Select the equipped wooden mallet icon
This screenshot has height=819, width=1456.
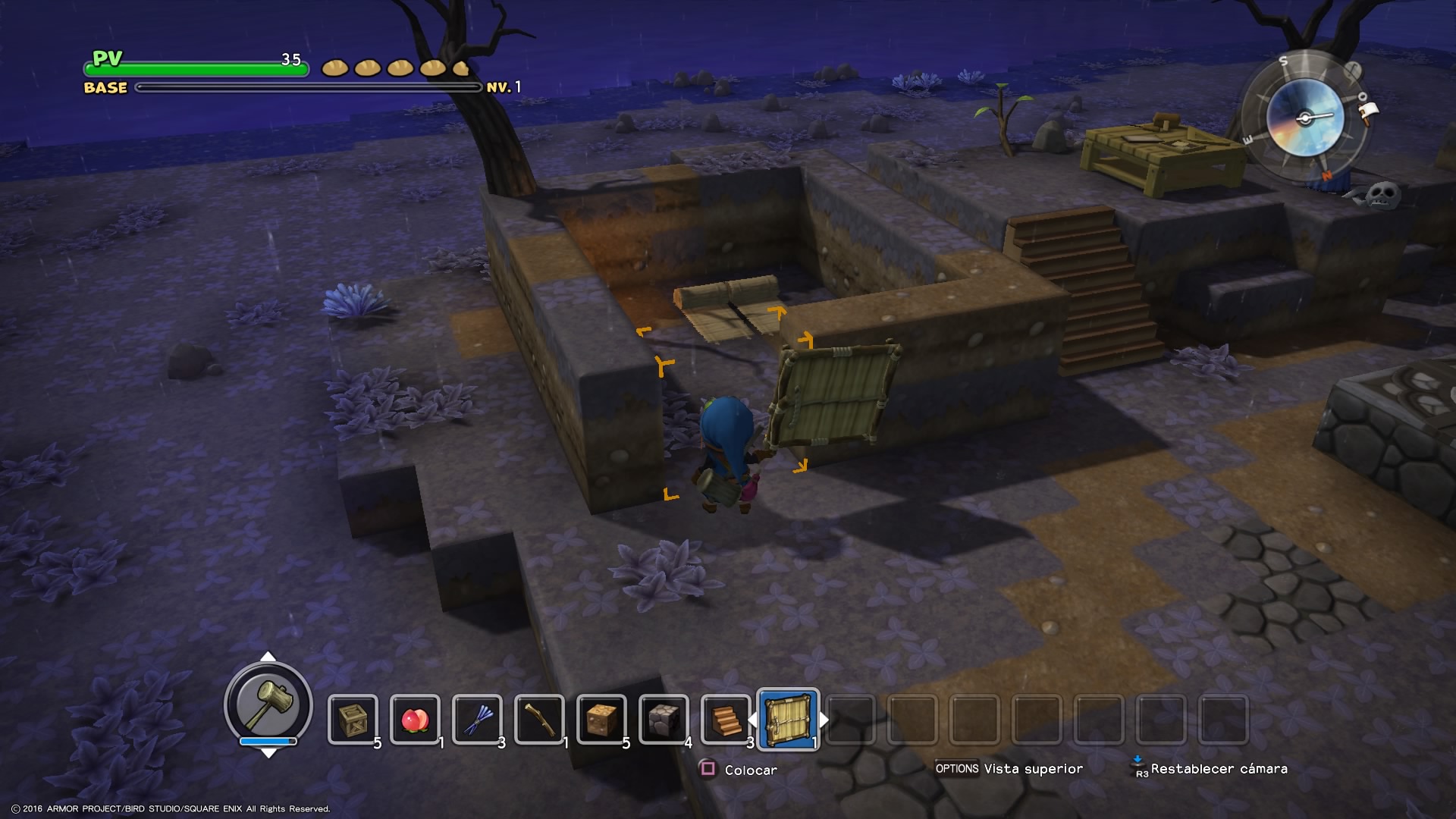(x=268, y=703)
